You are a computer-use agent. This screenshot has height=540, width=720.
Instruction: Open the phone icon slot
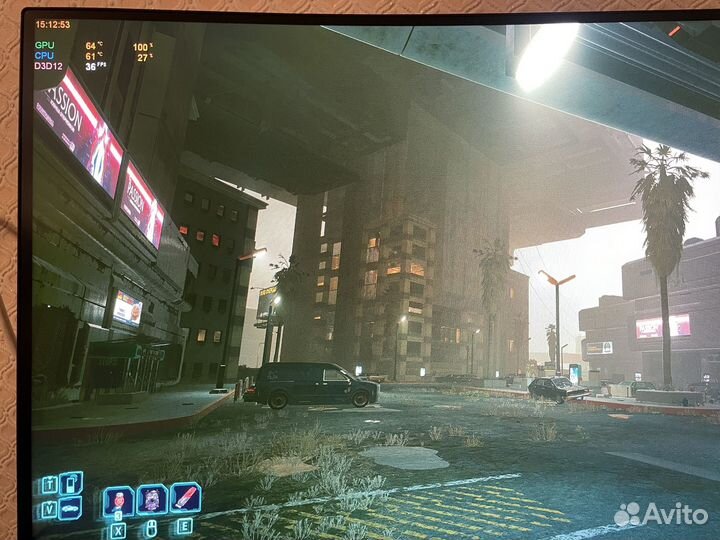click(71, 483)
